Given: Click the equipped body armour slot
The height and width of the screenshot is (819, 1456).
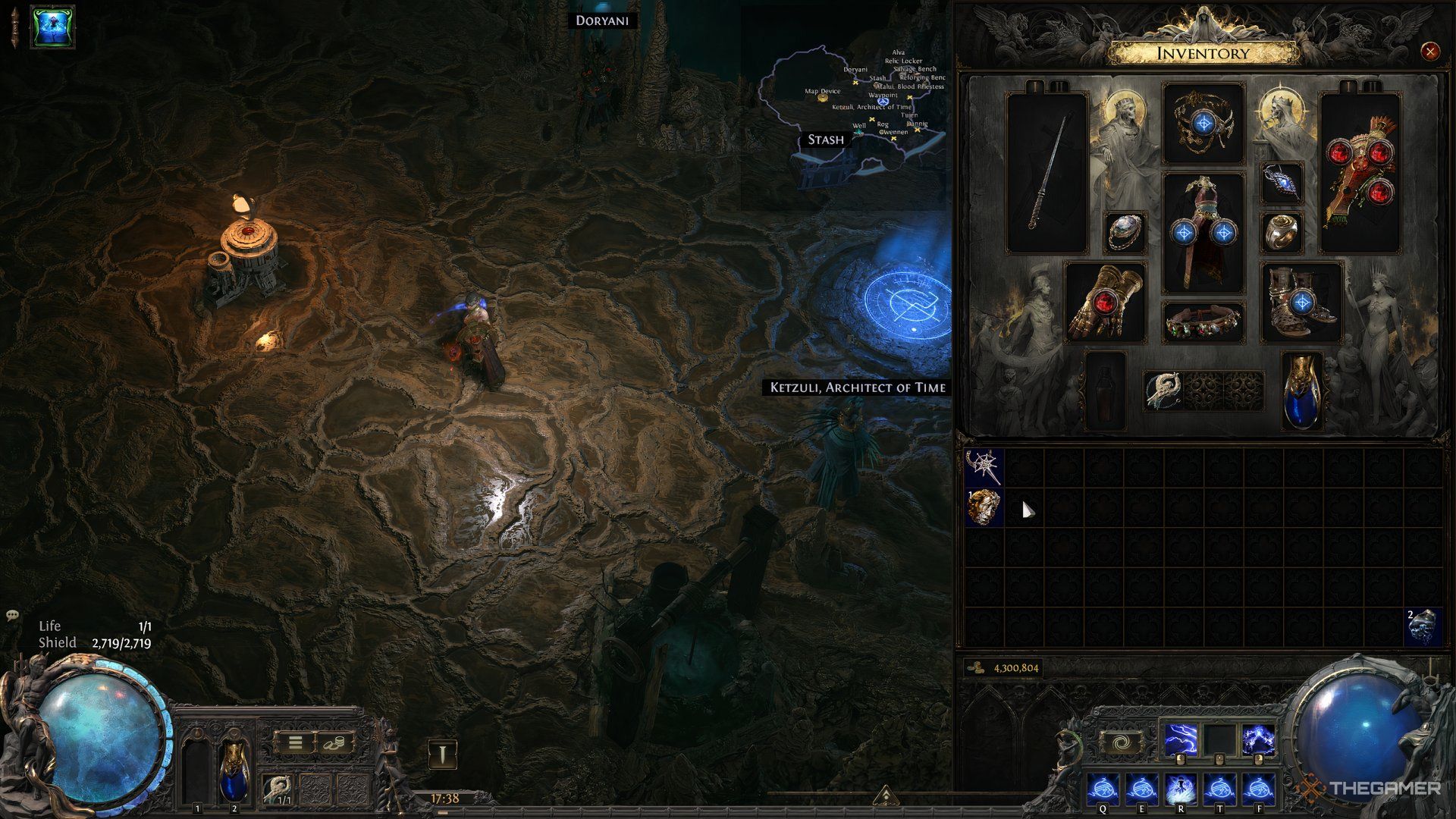Looking at the screenshot, I should point(1203,231).
